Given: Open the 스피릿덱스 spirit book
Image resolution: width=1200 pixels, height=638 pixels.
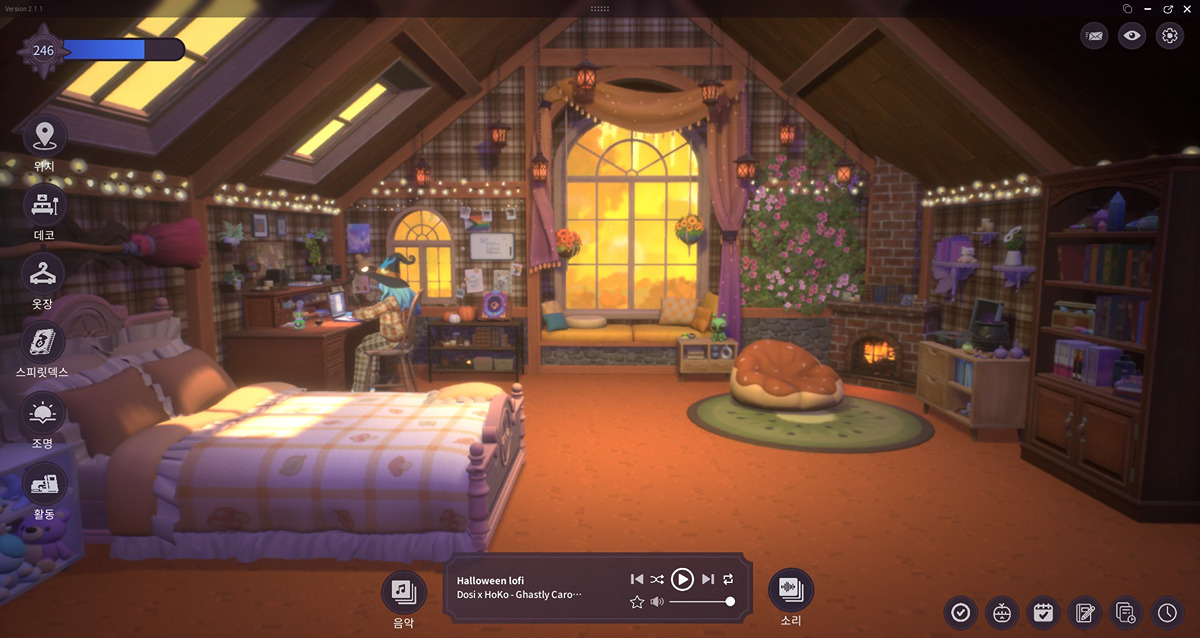Looking at the screenshot, I should pyautogui.click(x=44, y=343).
